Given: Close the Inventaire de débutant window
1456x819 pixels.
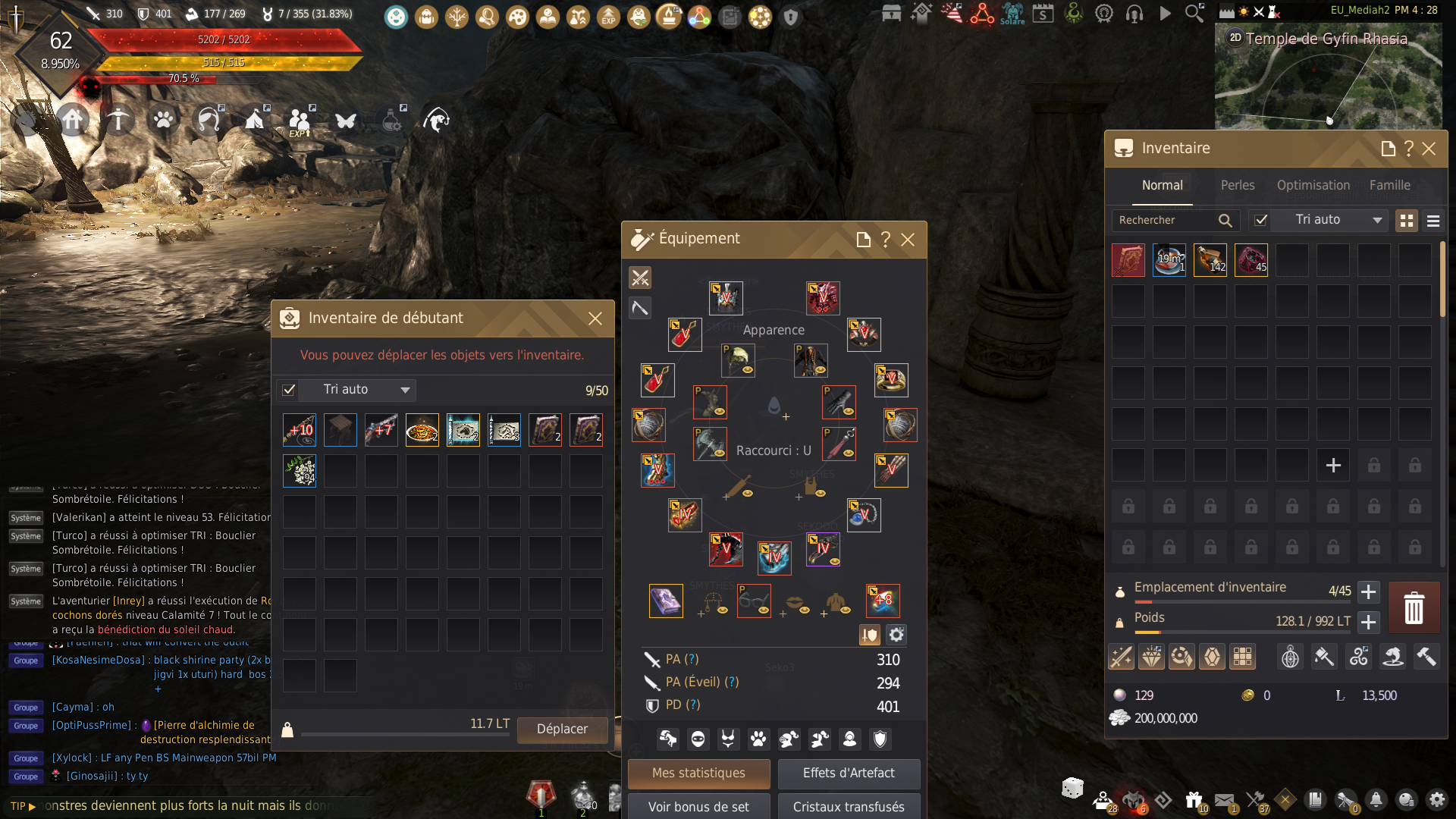Looking at the screenshot, I should coord(595,318).
